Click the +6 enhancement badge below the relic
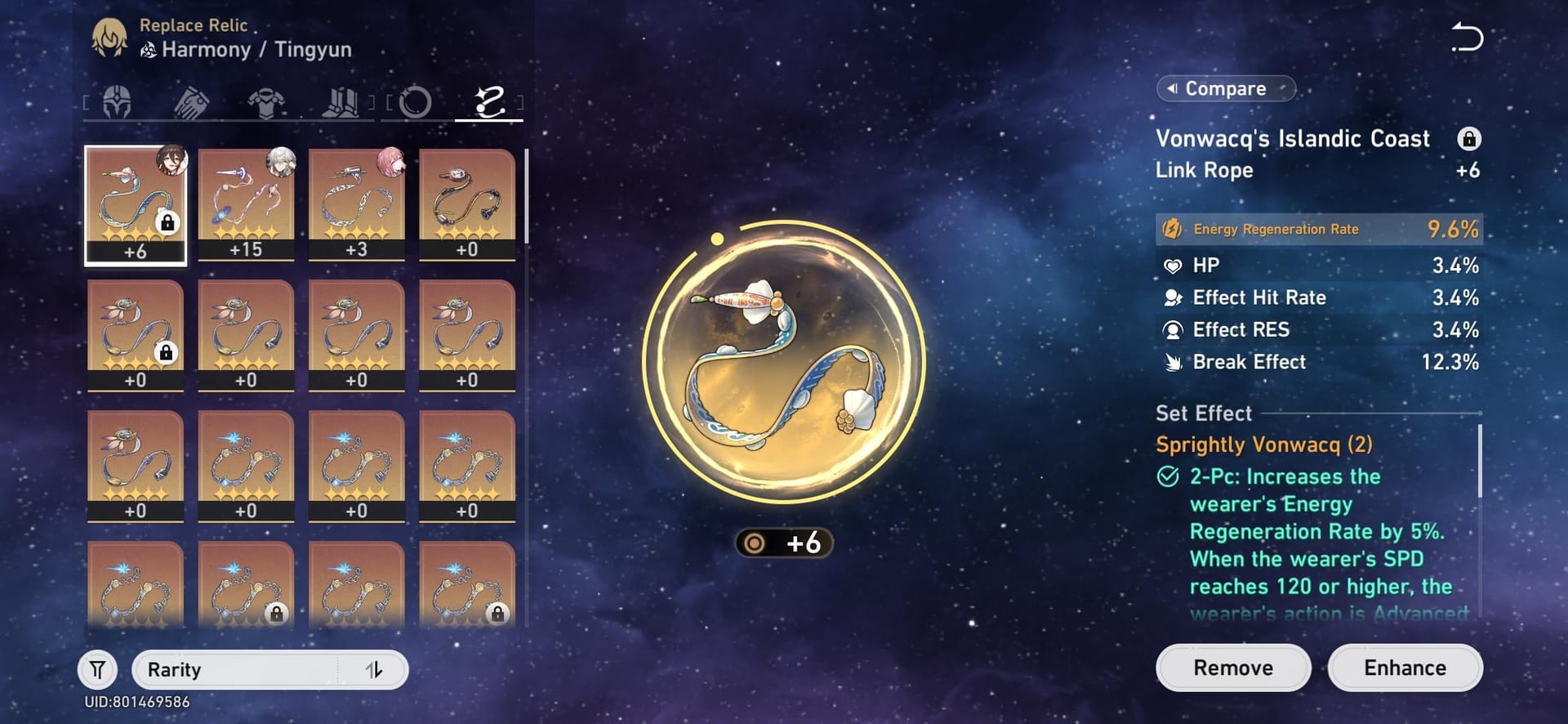The height and width of the screenshot is (724, 1568). (784, 543)
